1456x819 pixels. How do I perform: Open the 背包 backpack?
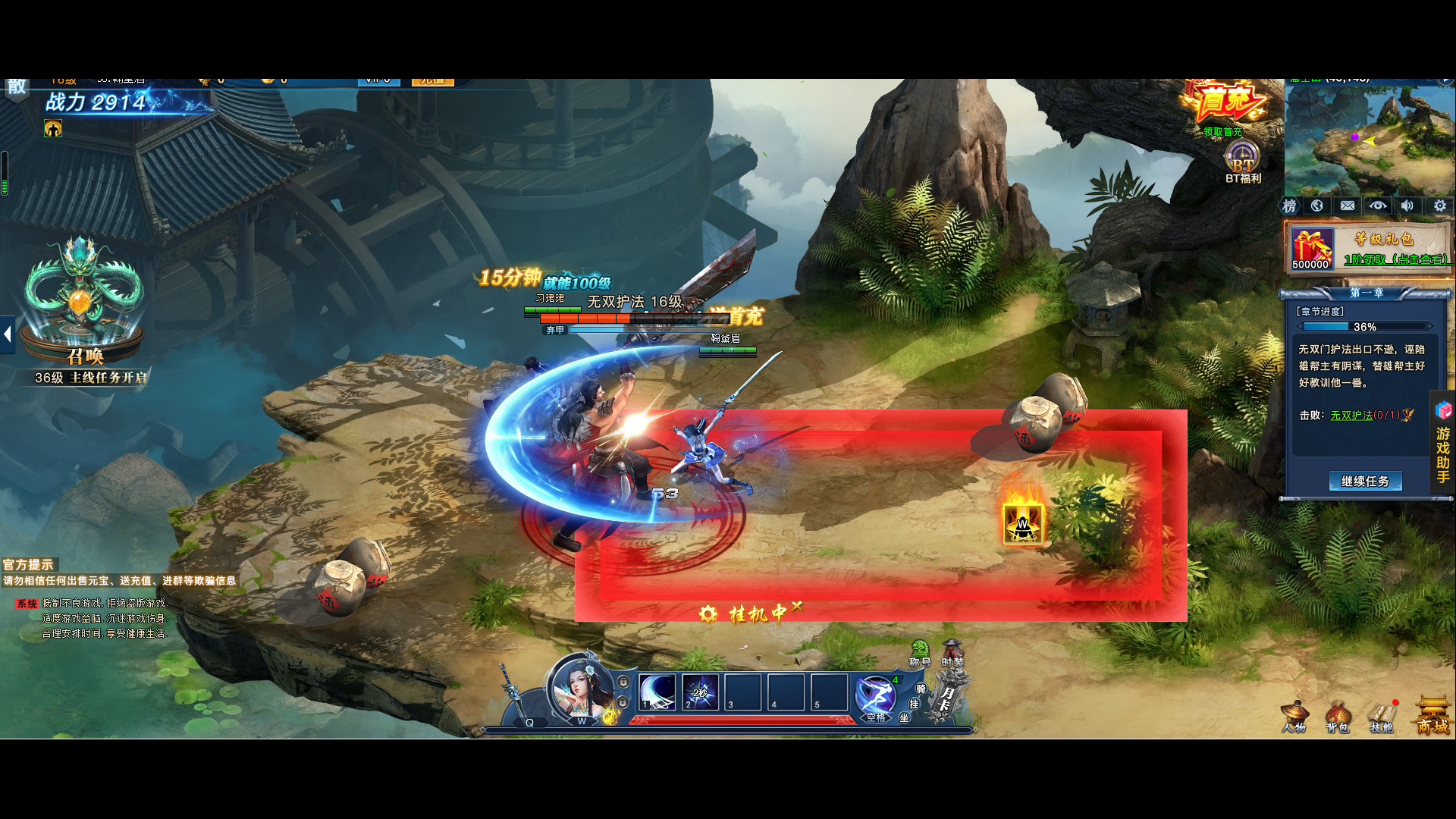1338,718
